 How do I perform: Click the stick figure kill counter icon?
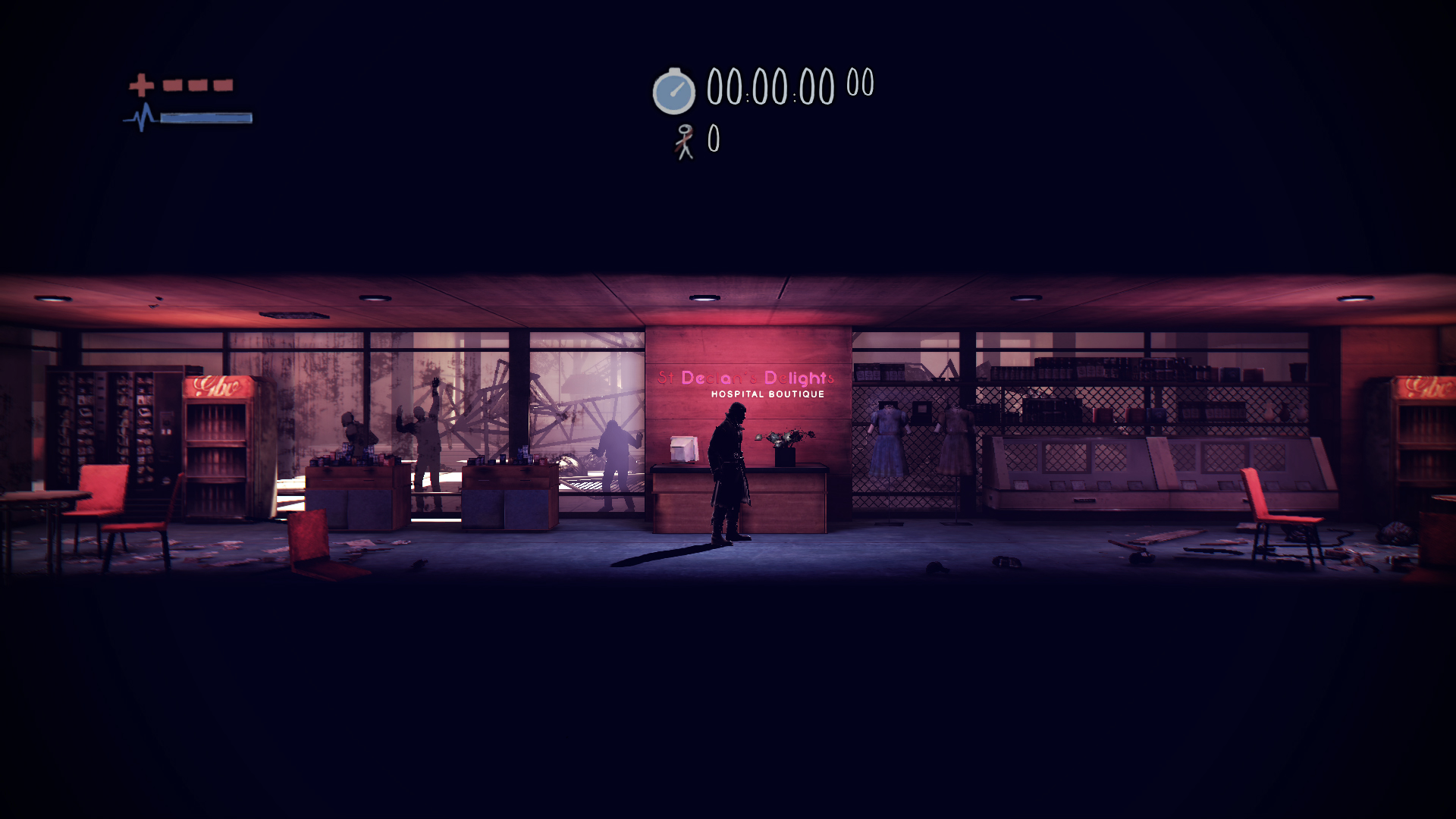click(x=685, y=140)
